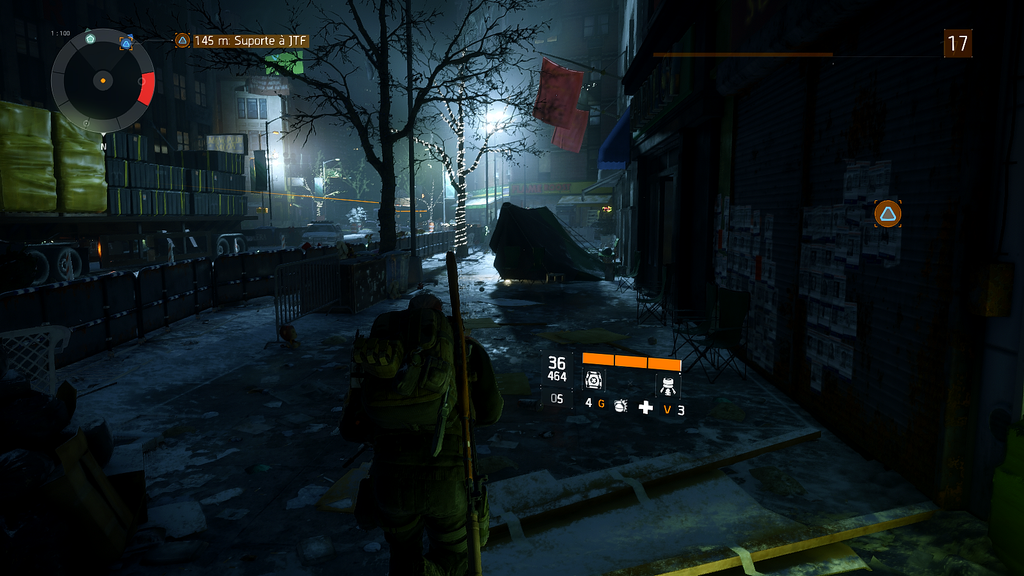Use a medkit via the white cross

(x=646, y=407)
